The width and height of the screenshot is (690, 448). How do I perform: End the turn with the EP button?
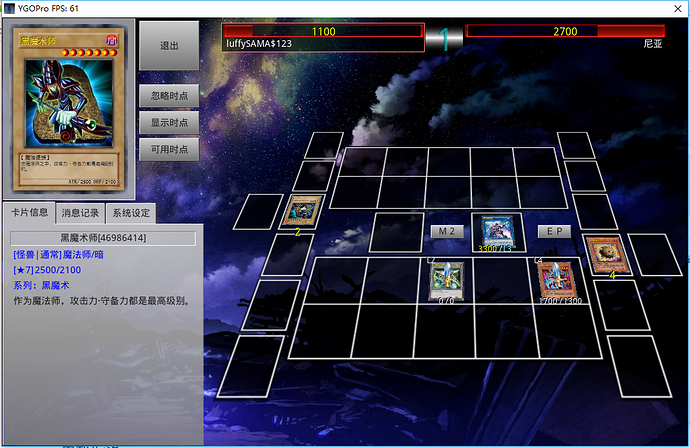coord(554,231)
